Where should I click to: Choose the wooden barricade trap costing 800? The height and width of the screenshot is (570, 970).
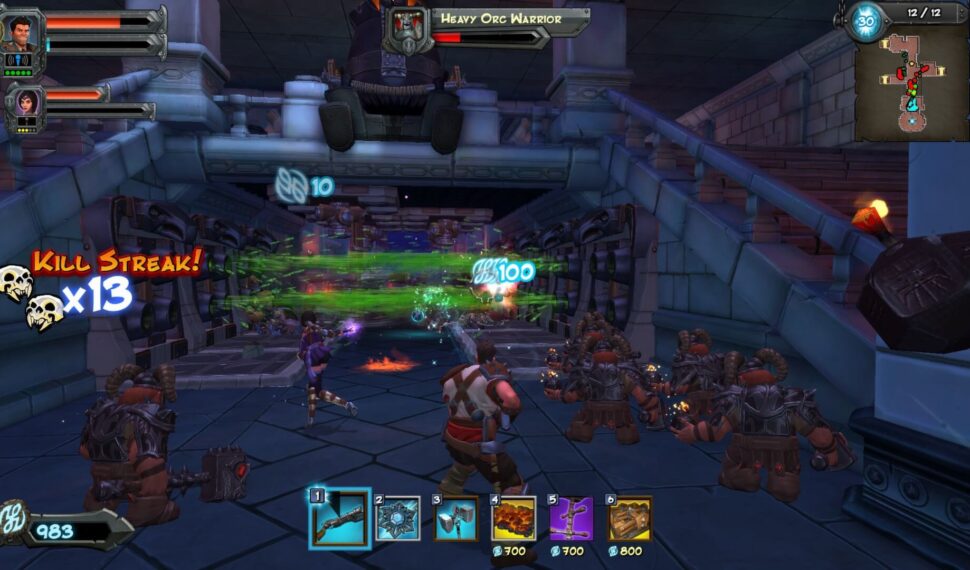629,519
